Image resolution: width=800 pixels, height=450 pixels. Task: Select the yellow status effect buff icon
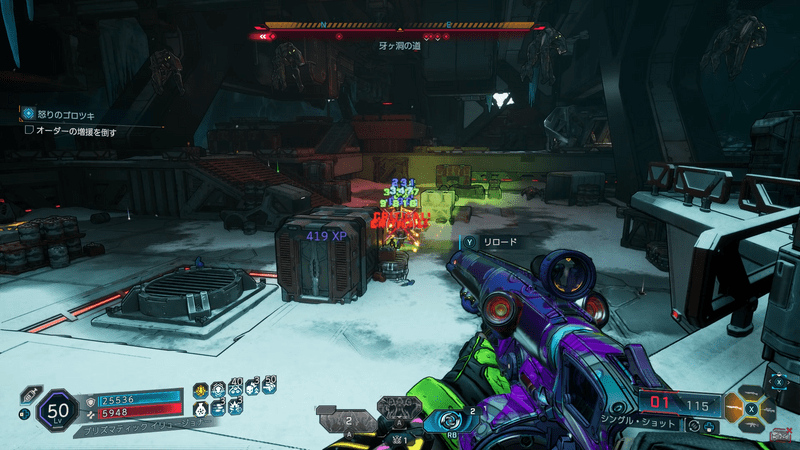click(x=200, y=391)
